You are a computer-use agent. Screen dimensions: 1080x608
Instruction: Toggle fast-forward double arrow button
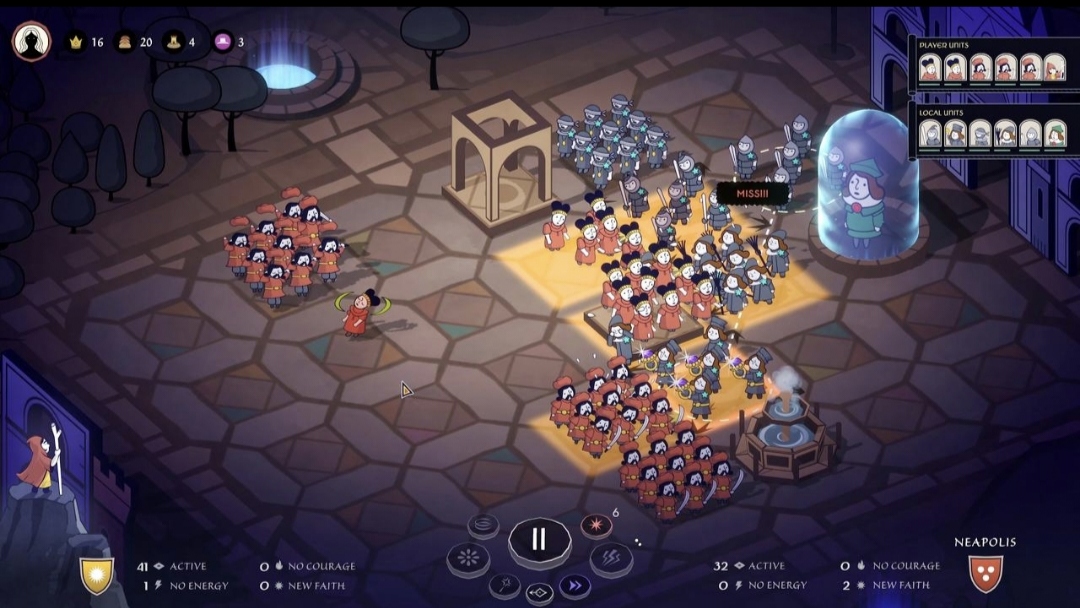(x=574, y=585)
